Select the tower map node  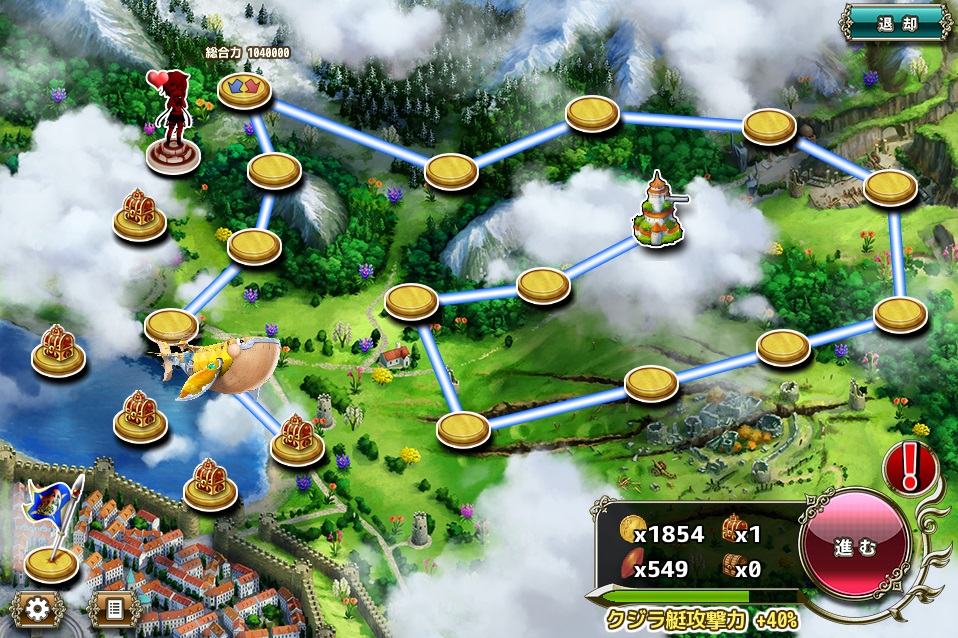tap(660, 211)
